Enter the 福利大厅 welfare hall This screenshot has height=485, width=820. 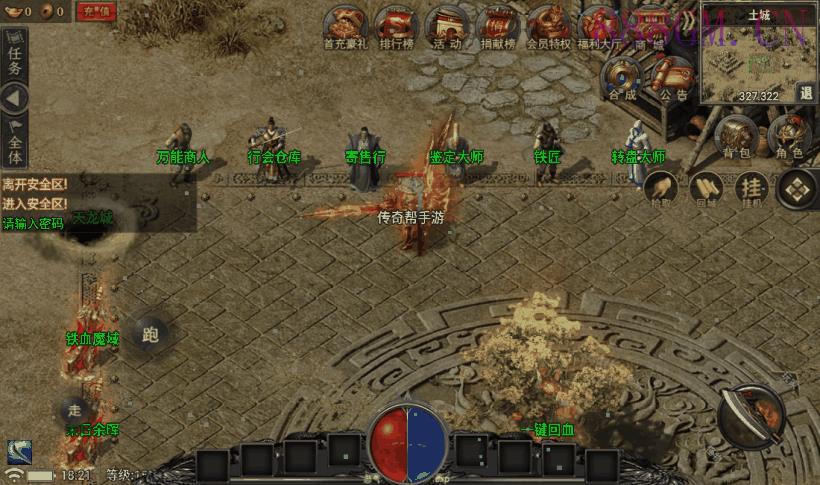599,25
